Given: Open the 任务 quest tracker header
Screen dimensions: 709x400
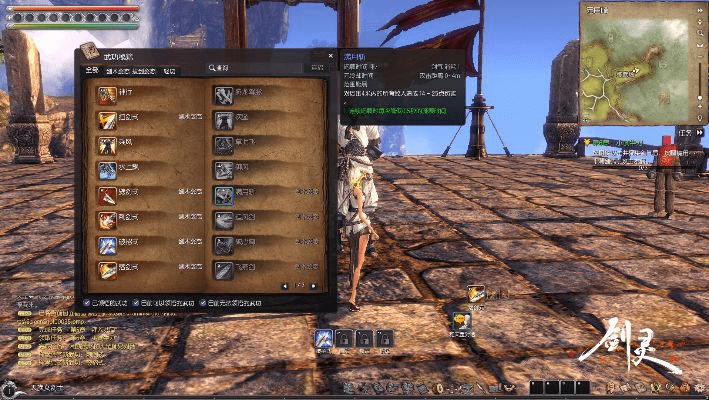Looking at the screenshot, I should [685, 131].
